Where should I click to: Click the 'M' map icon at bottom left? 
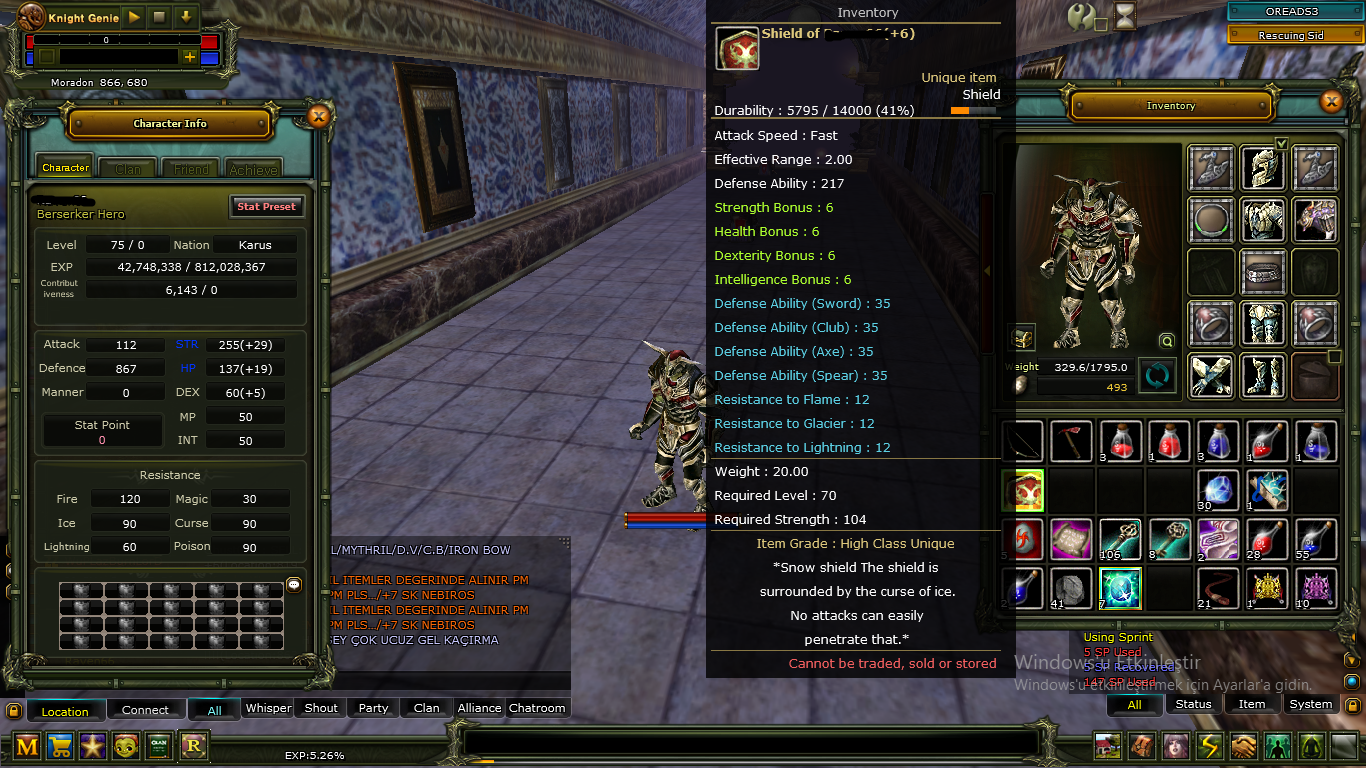point(26,746)
